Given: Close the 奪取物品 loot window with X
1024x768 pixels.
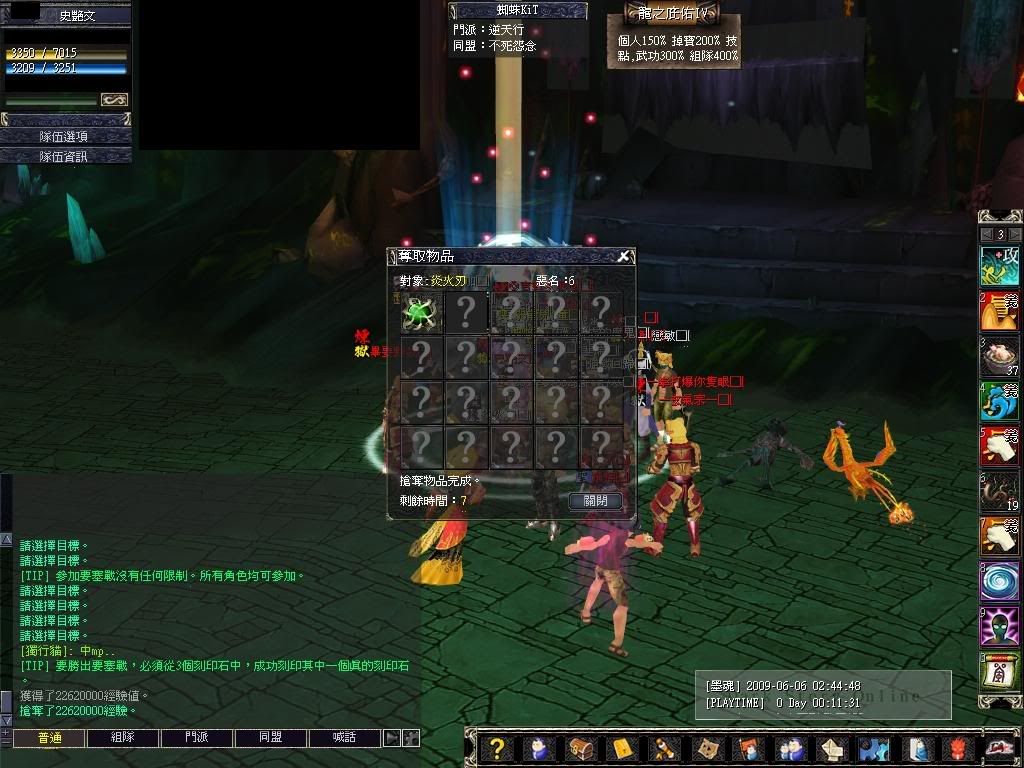Looking at the screenshot, I should tap(624, 256).
